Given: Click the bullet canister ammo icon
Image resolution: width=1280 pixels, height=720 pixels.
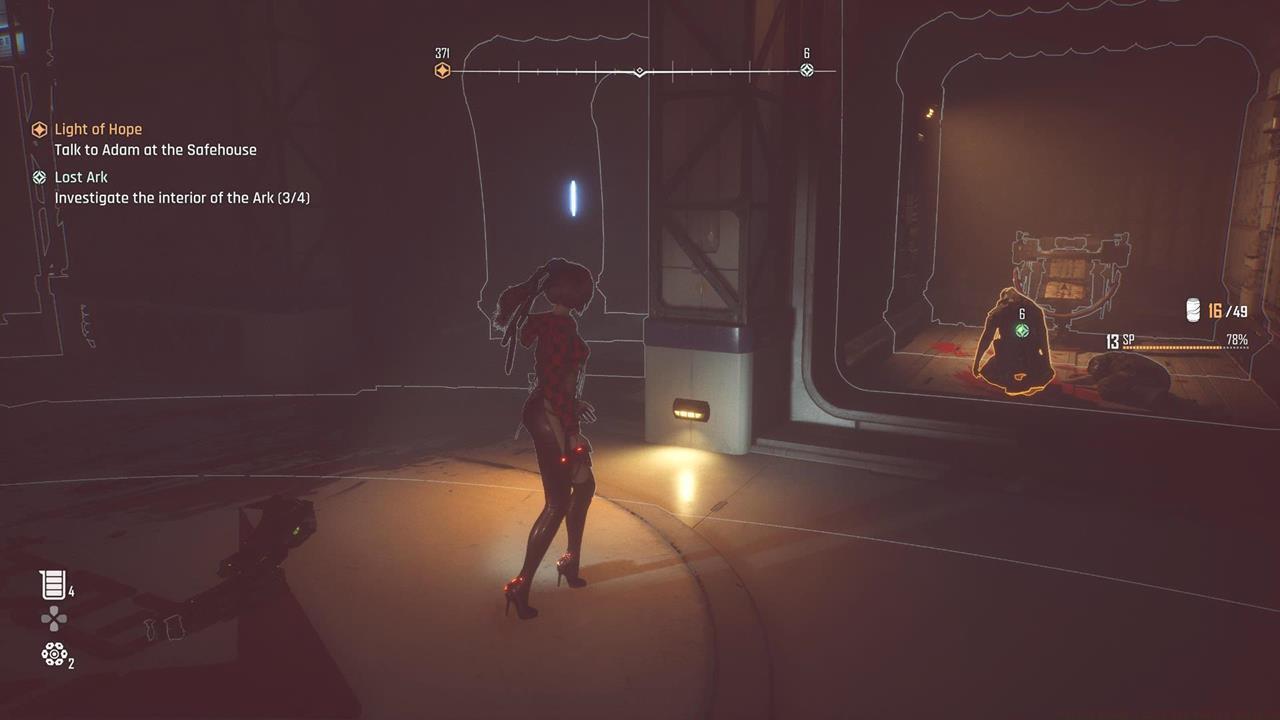Looking at the screenshot, I should (1193, 311).
